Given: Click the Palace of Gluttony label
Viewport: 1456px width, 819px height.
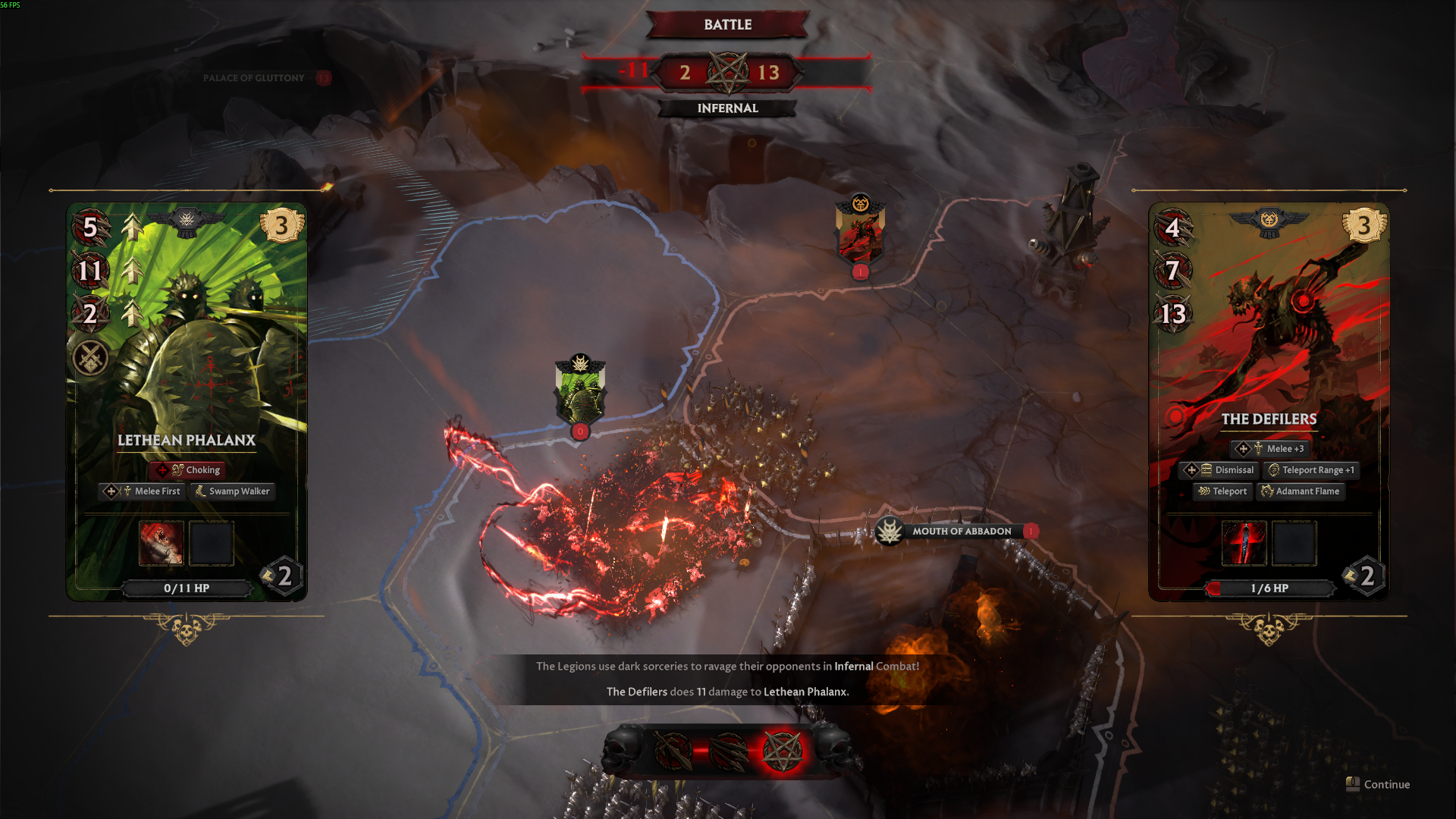Looking at the screenshot, I should click(x=253, y=78).
